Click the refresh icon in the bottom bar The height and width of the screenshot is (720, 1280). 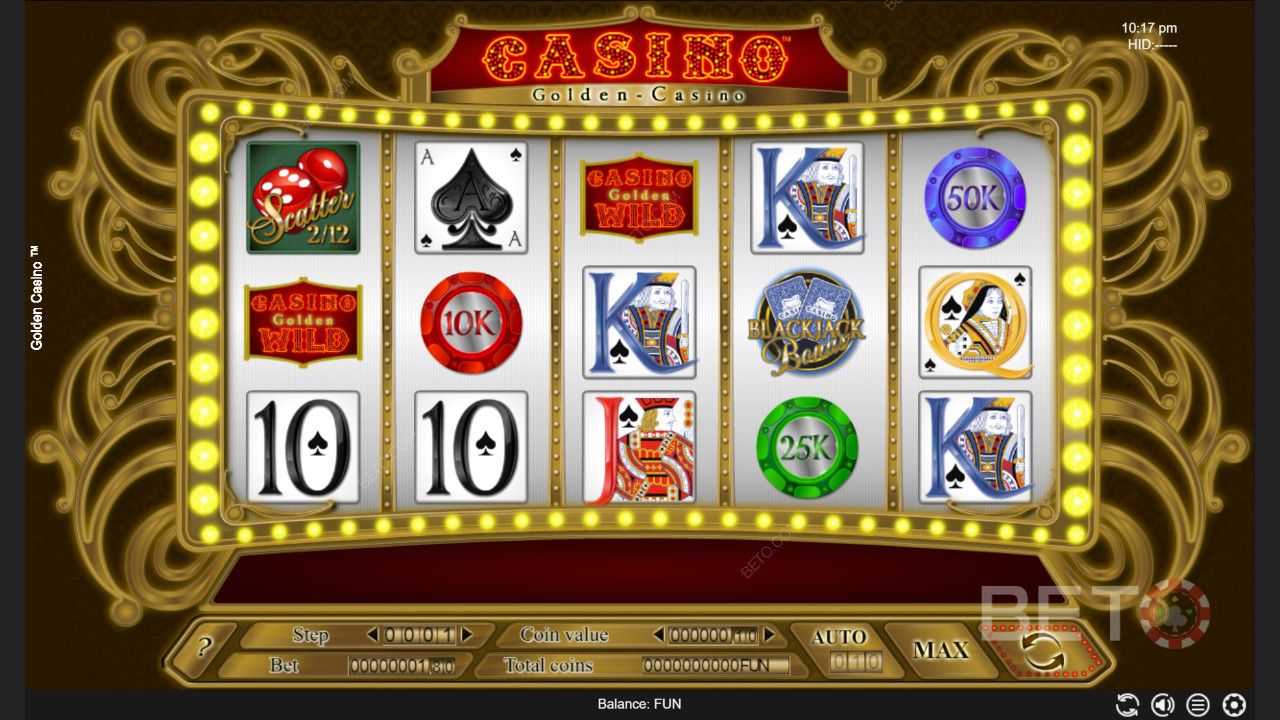click(x=1128, y=704)
